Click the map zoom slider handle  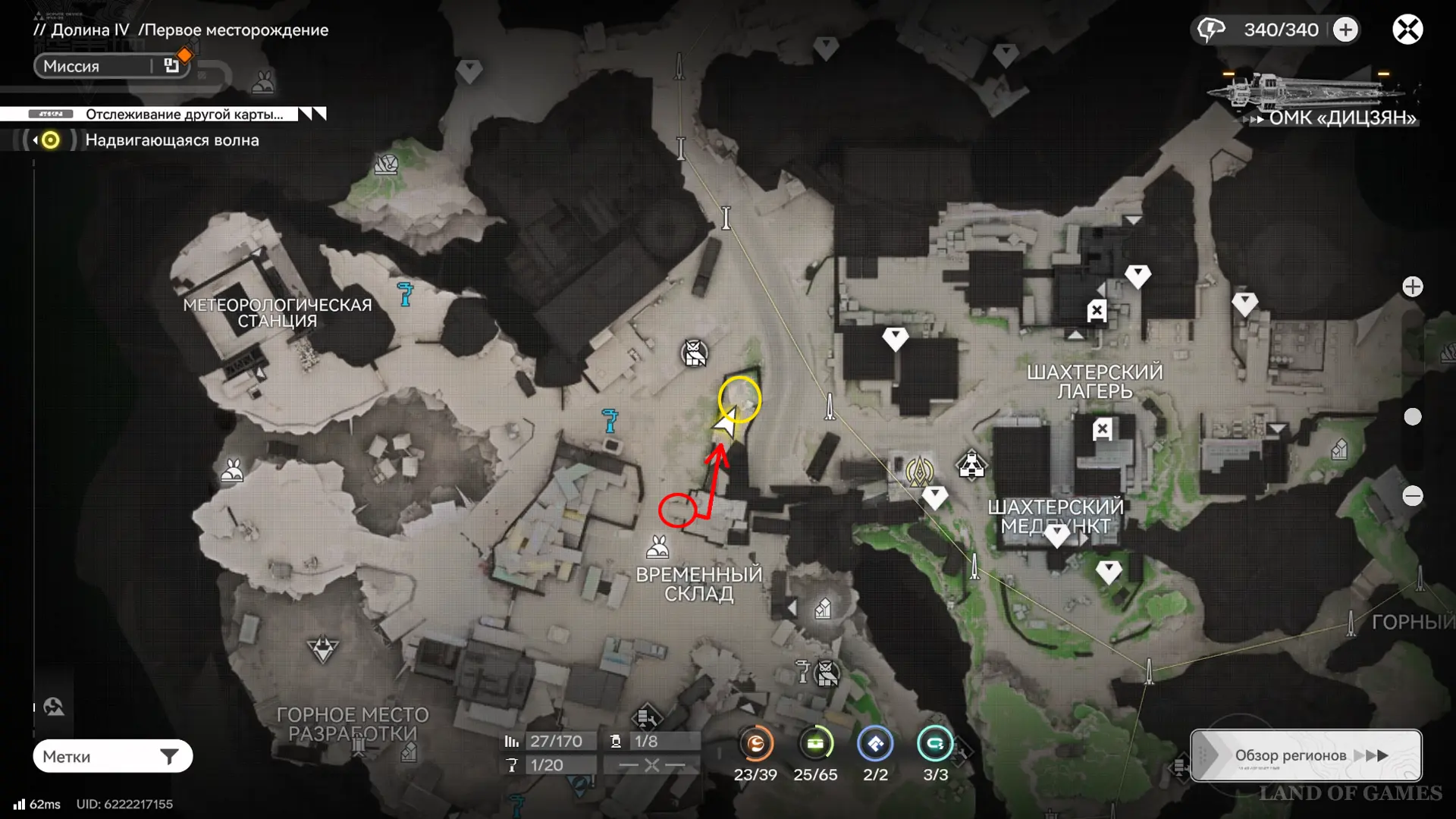point(1412,416)
